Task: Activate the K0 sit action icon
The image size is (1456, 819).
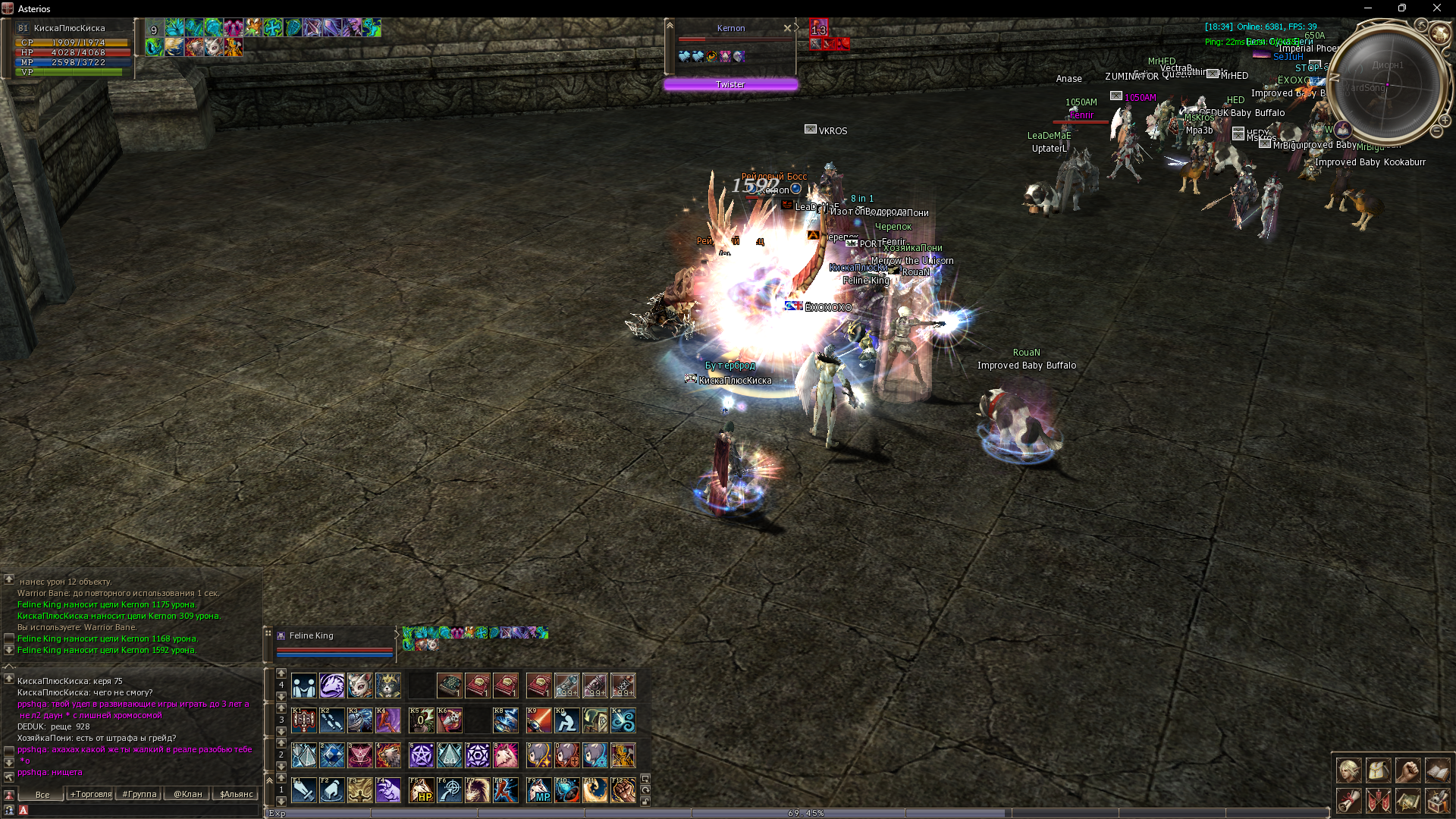Action: point(566,720)
